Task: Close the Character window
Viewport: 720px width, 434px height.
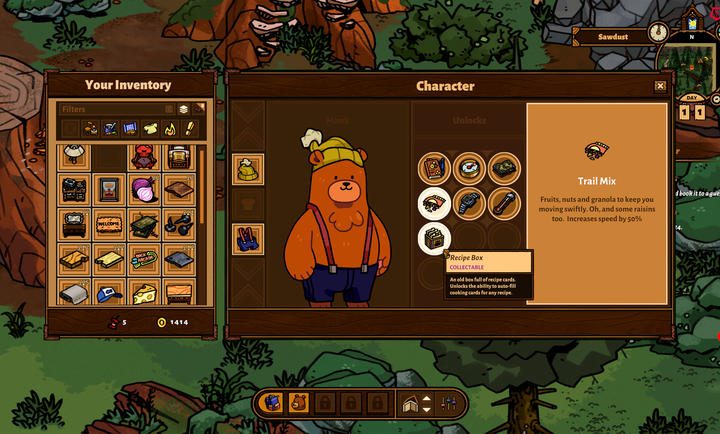Action: point(660,86)
